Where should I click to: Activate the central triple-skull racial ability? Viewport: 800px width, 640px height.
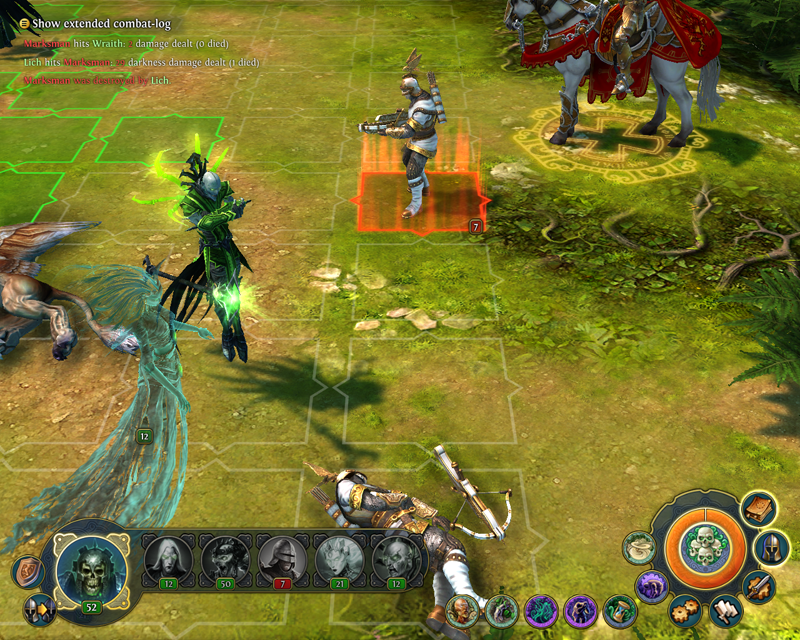(705, 547)
